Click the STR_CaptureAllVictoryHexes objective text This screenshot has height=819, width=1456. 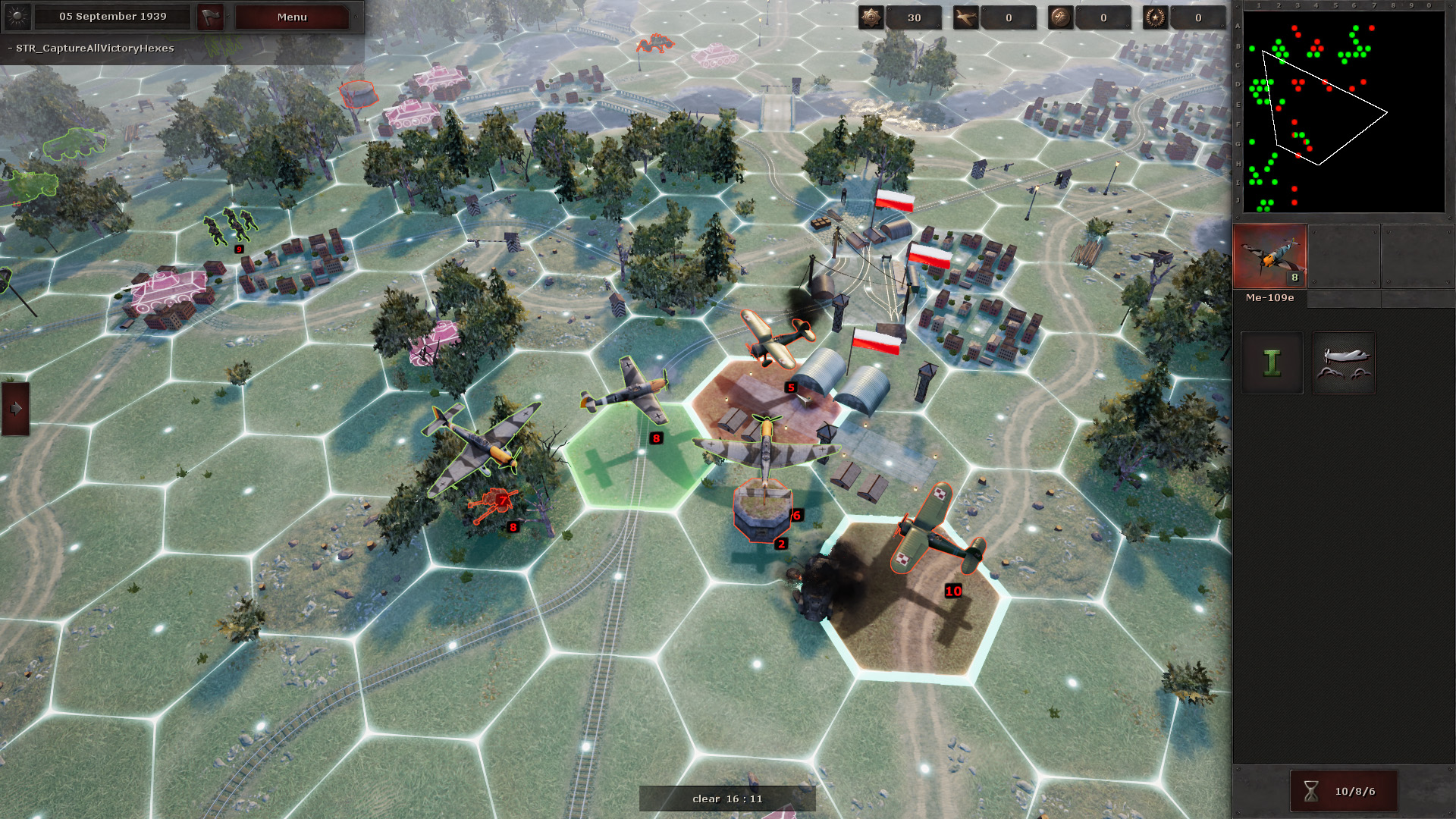pos(90,48)
